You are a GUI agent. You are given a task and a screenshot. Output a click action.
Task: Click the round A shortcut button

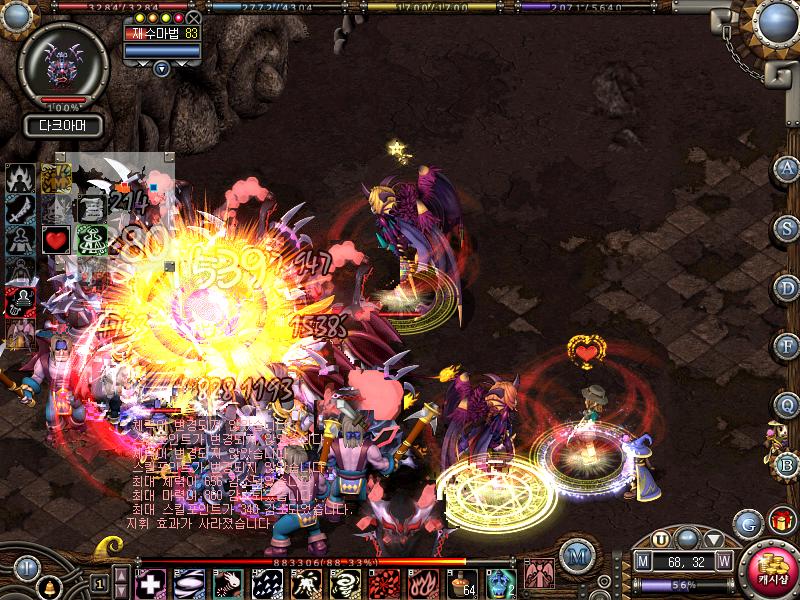click(787, 168)
